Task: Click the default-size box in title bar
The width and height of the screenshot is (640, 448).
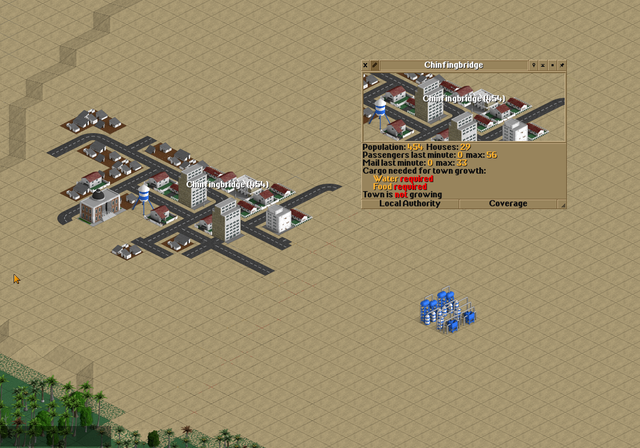Action: tap(553, 65)
